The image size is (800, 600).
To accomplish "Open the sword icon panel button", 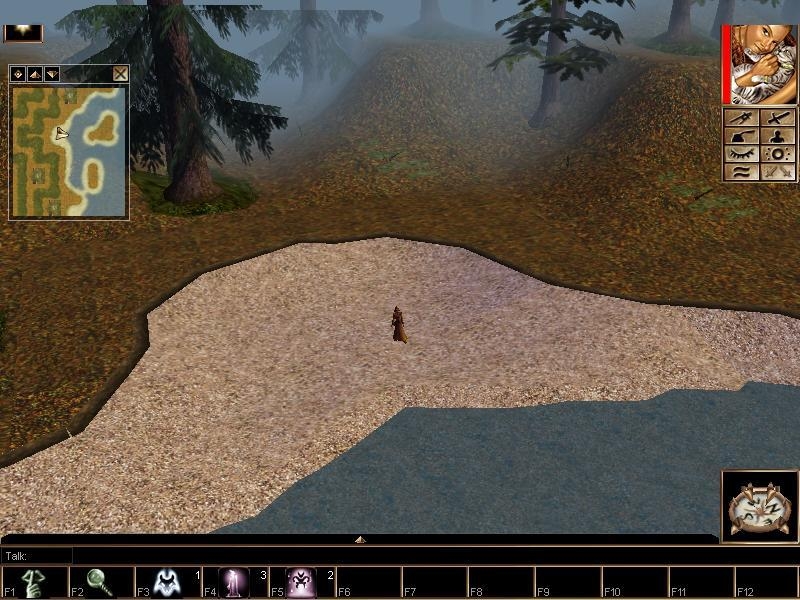I will [x=776, y=118].
